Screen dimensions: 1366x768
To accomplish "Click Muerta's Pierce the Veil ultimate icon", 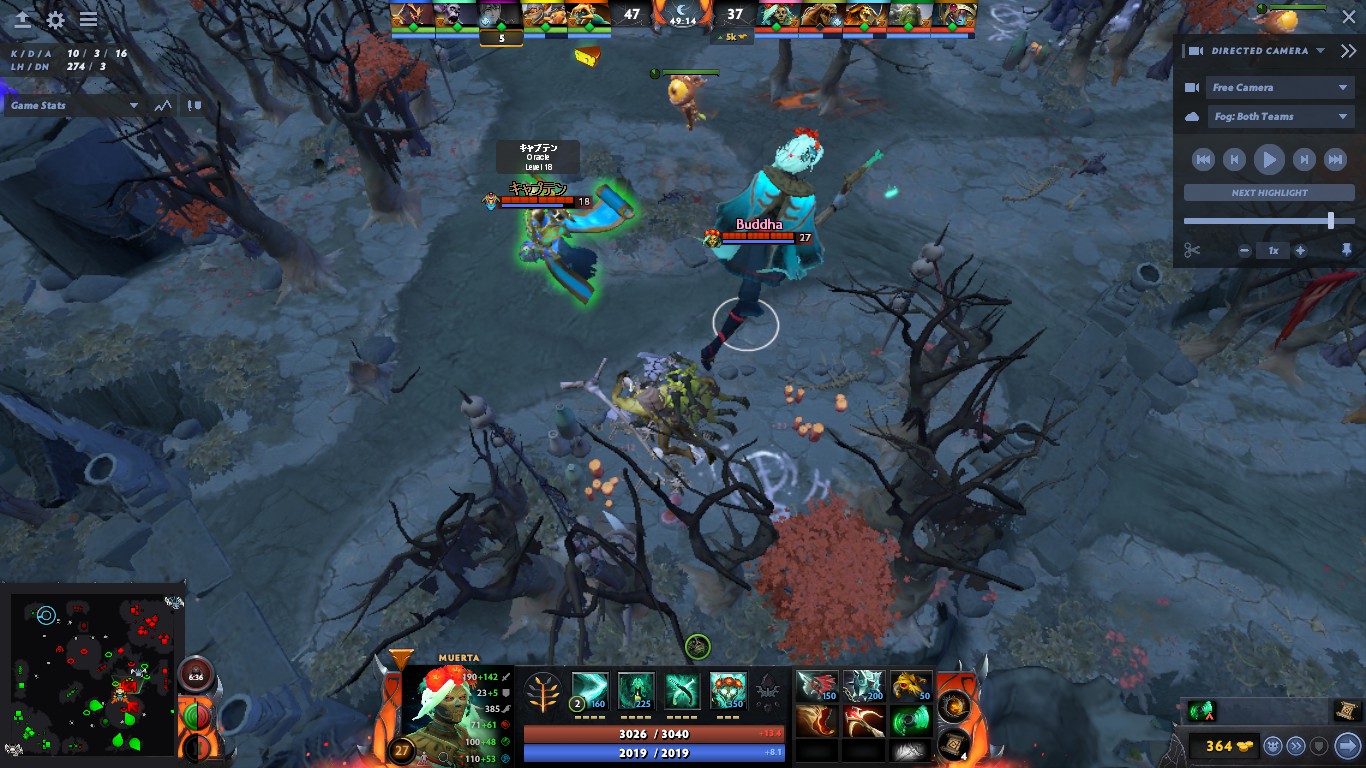I will pos(727,690).
